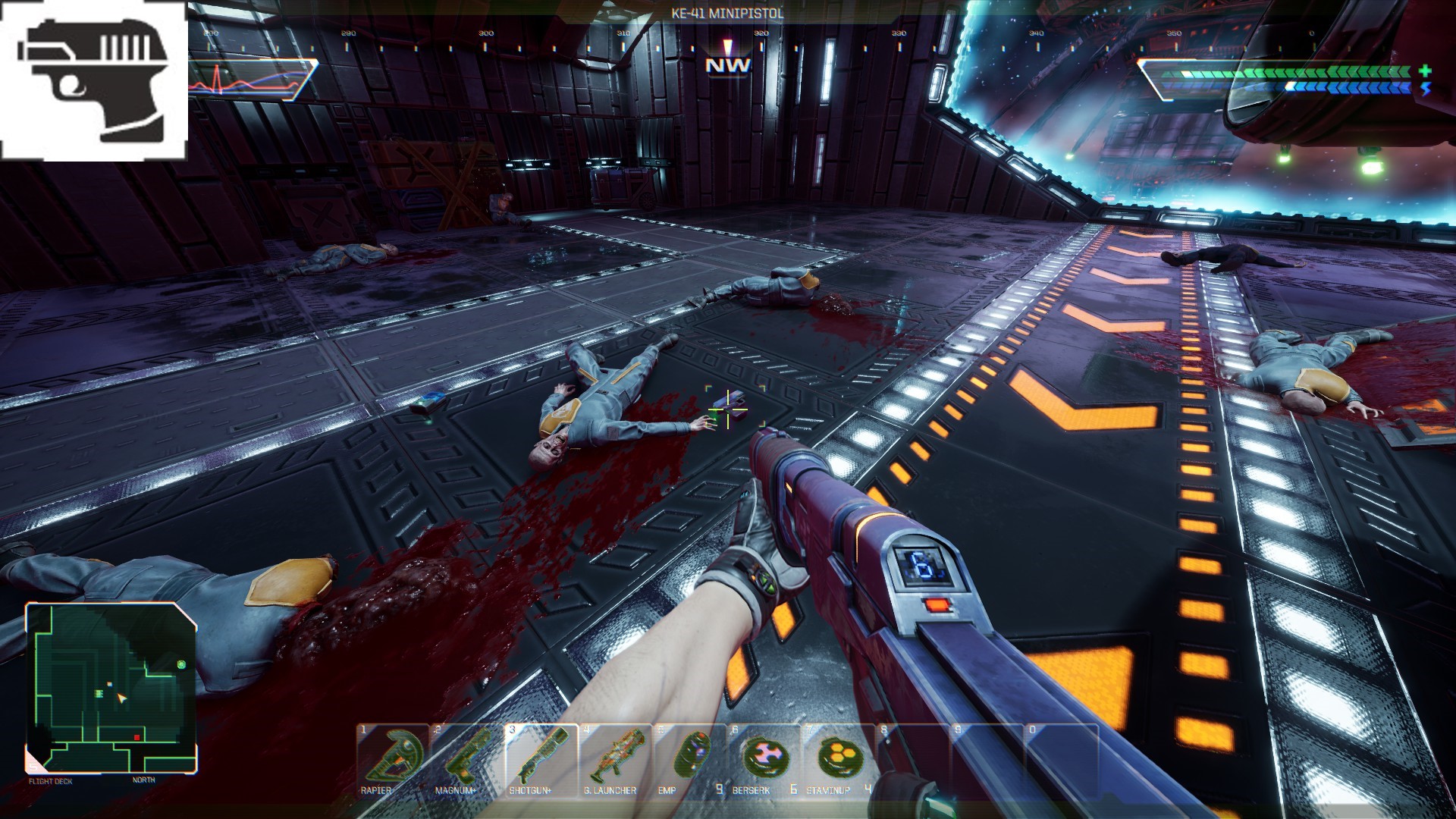This screenshot has height=819, width=1456.
Task: Click the minipistol icon in the corner
Action: (x=94, y=80)
